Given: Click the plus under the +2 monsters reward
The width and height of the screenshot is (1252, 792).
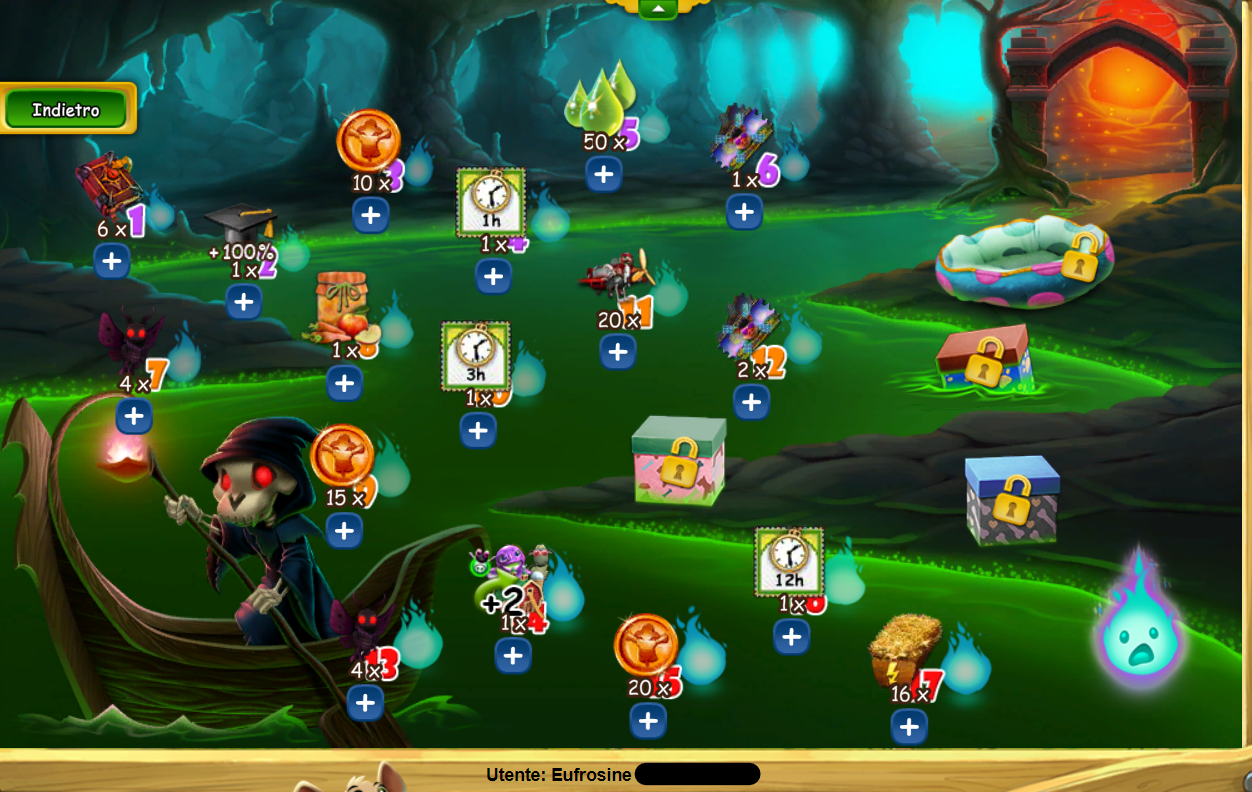Looking at the screenshot, I should 513,655.
